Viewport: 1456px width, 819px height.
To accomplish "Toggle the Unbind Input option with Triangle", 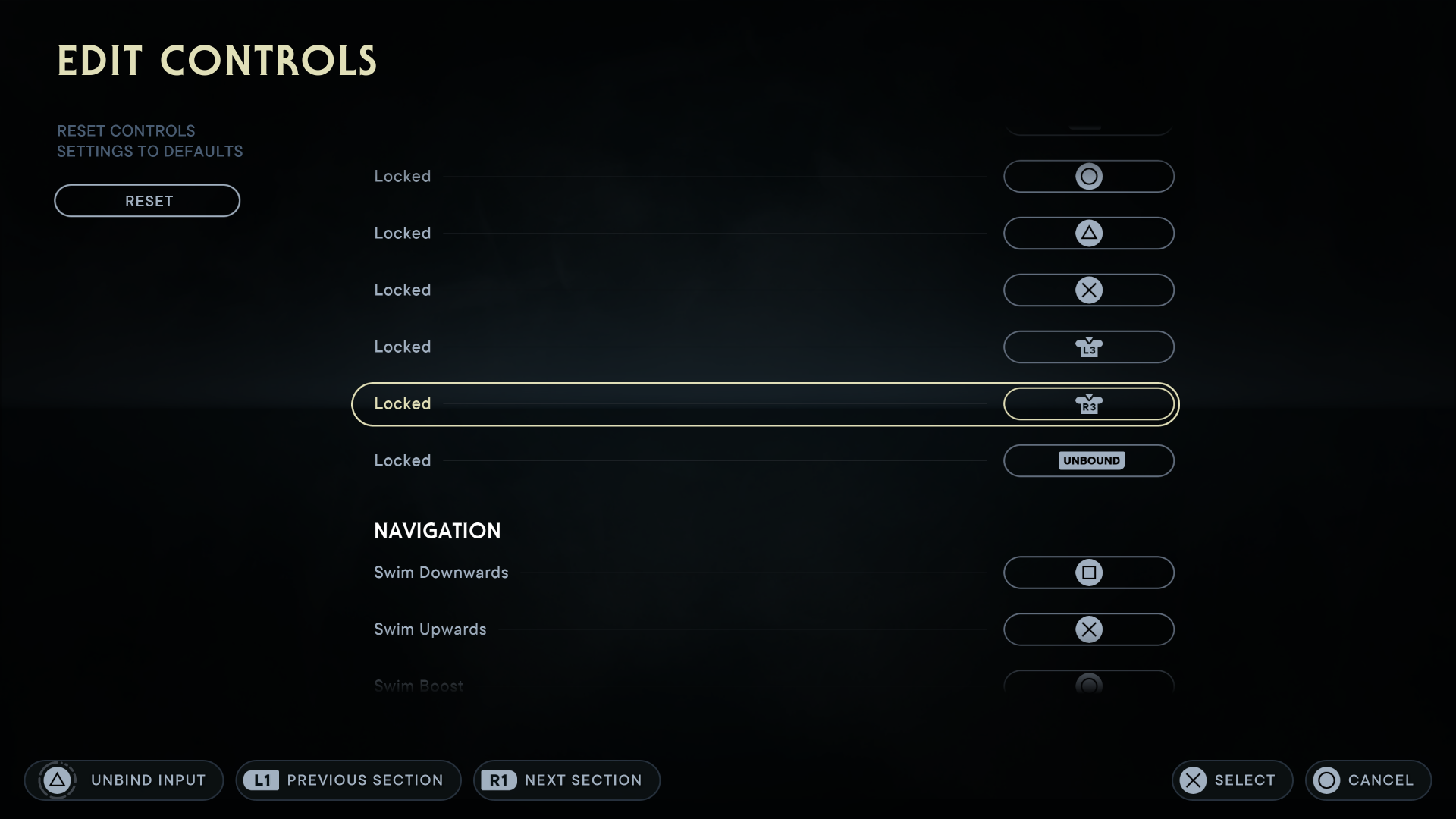I will 124,780.
